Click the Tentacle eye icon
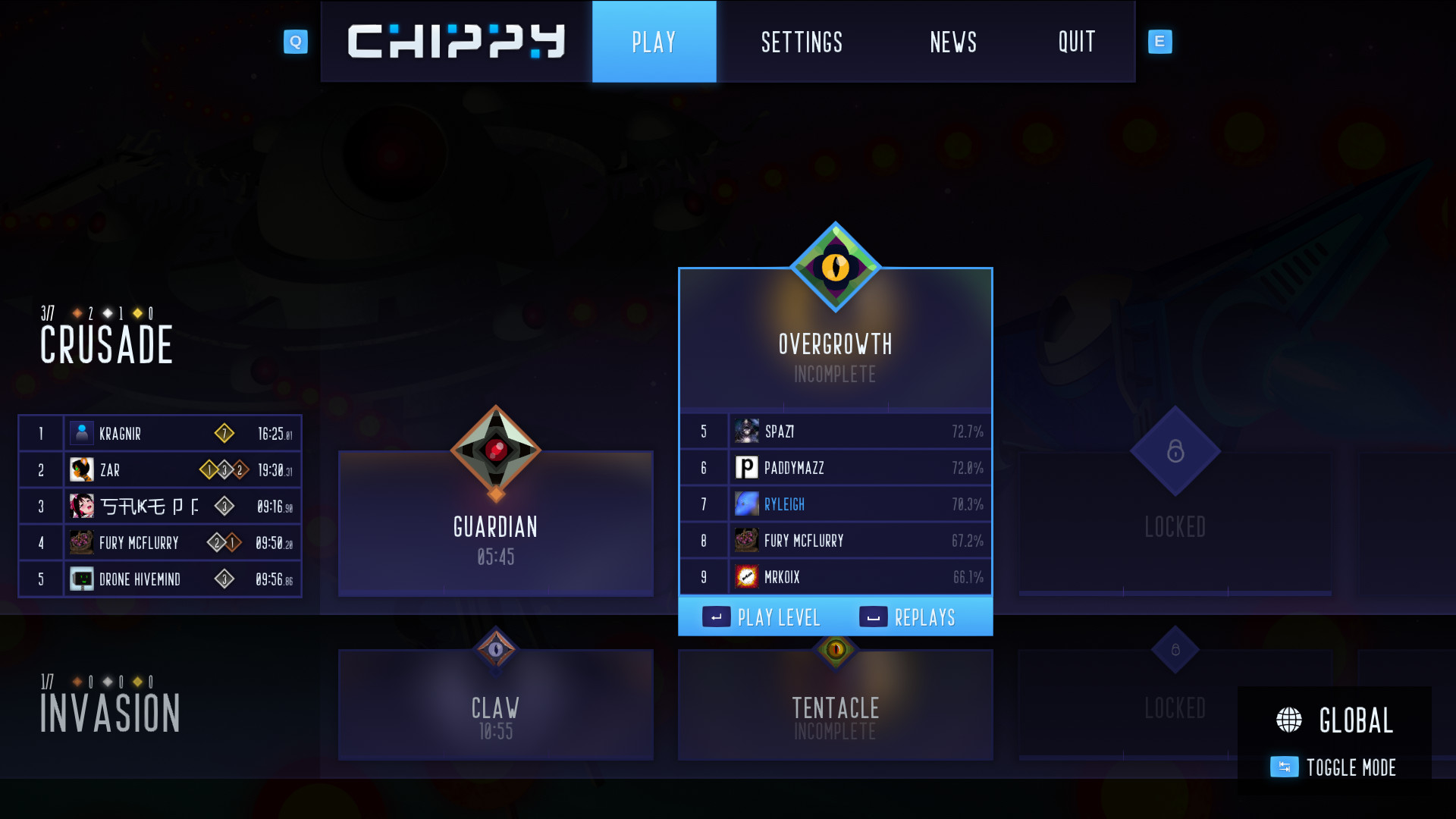Viewport: 1456px width, 819px height. [x=835, y=650]
